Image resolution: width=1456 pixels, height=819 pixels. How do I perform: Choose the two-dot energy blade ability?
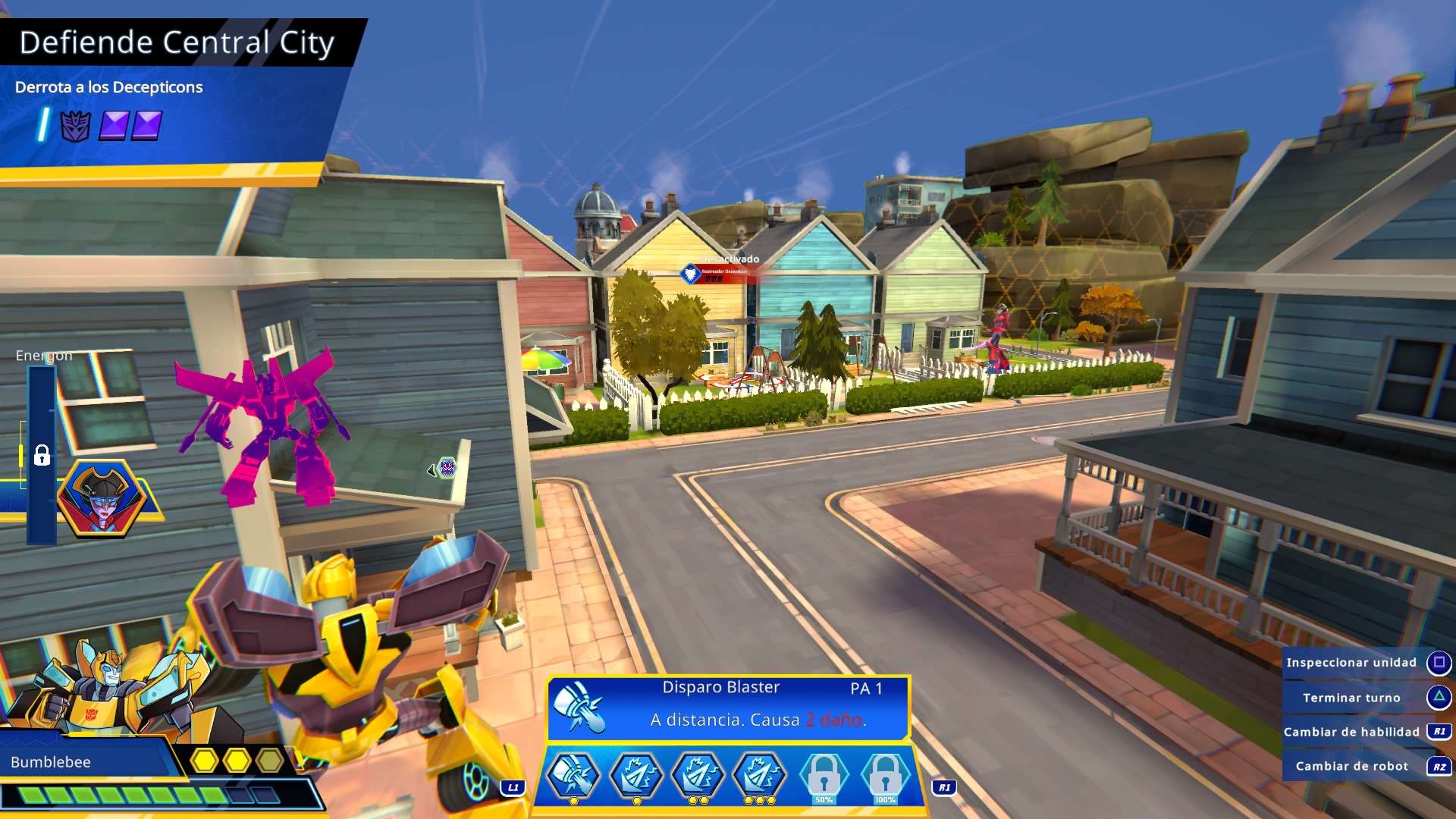click(698, 775)
